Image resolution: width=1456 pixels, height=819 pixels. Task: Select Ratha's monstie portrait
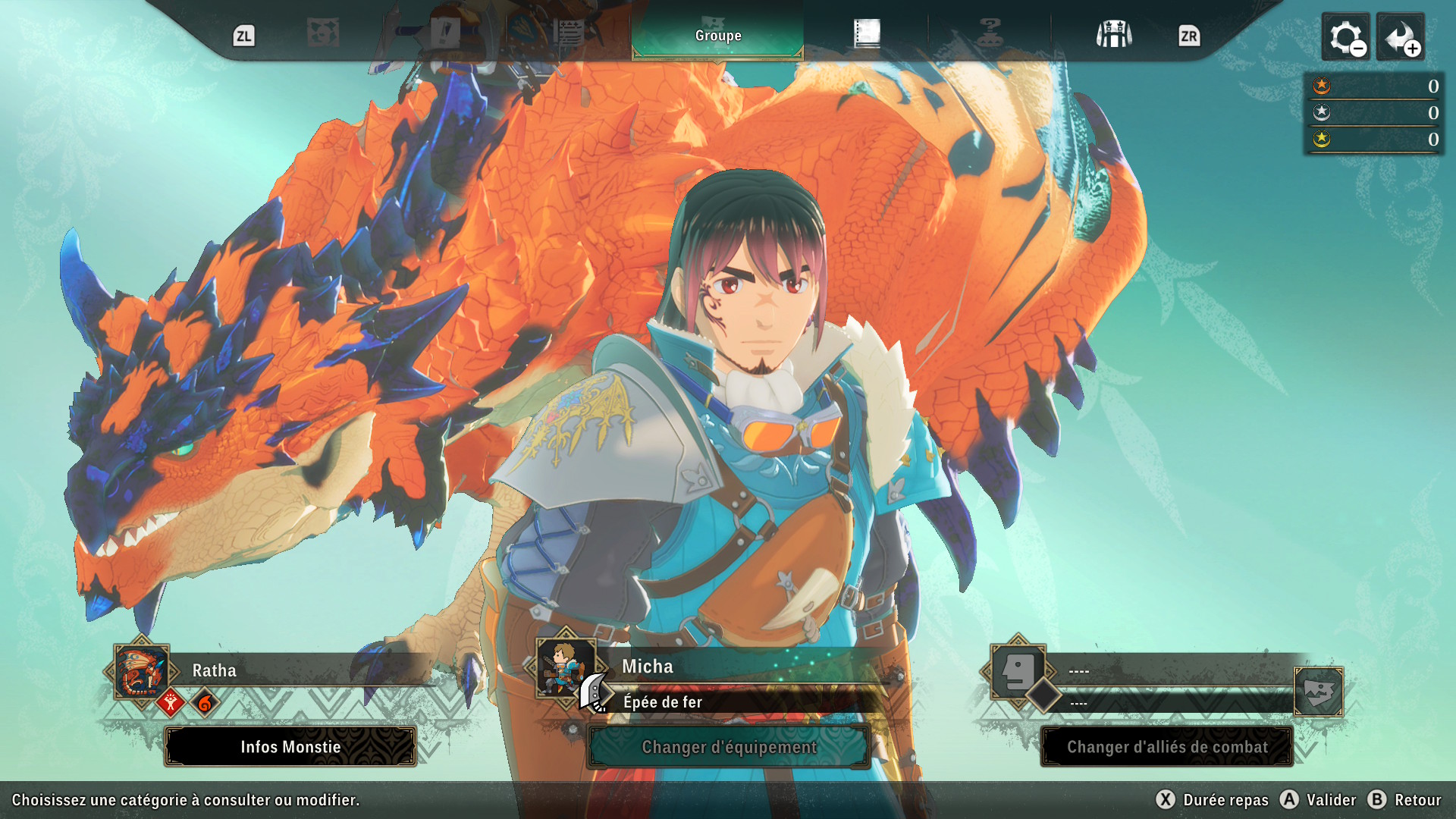point(141,671)
